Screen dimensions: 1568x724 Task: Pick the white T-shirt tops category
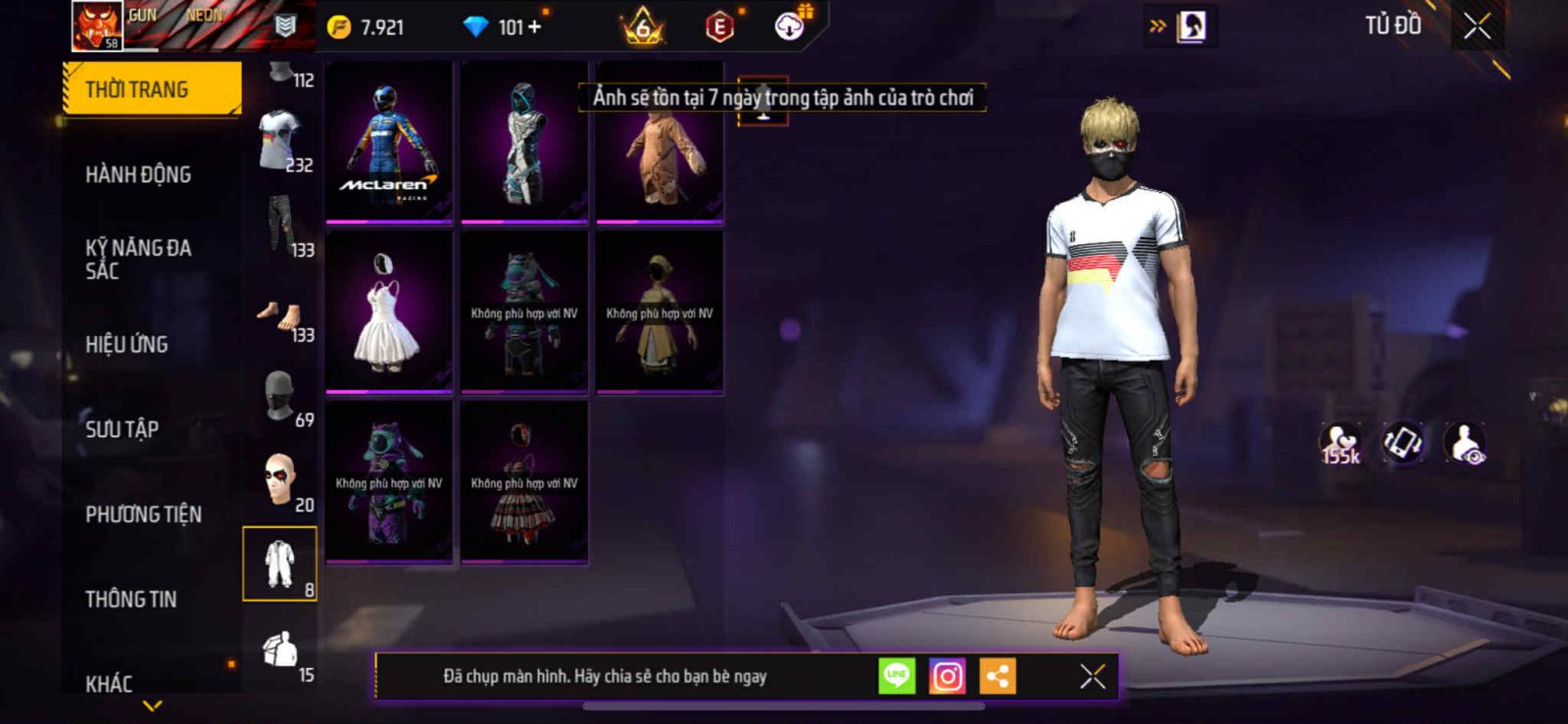point(279,140)
